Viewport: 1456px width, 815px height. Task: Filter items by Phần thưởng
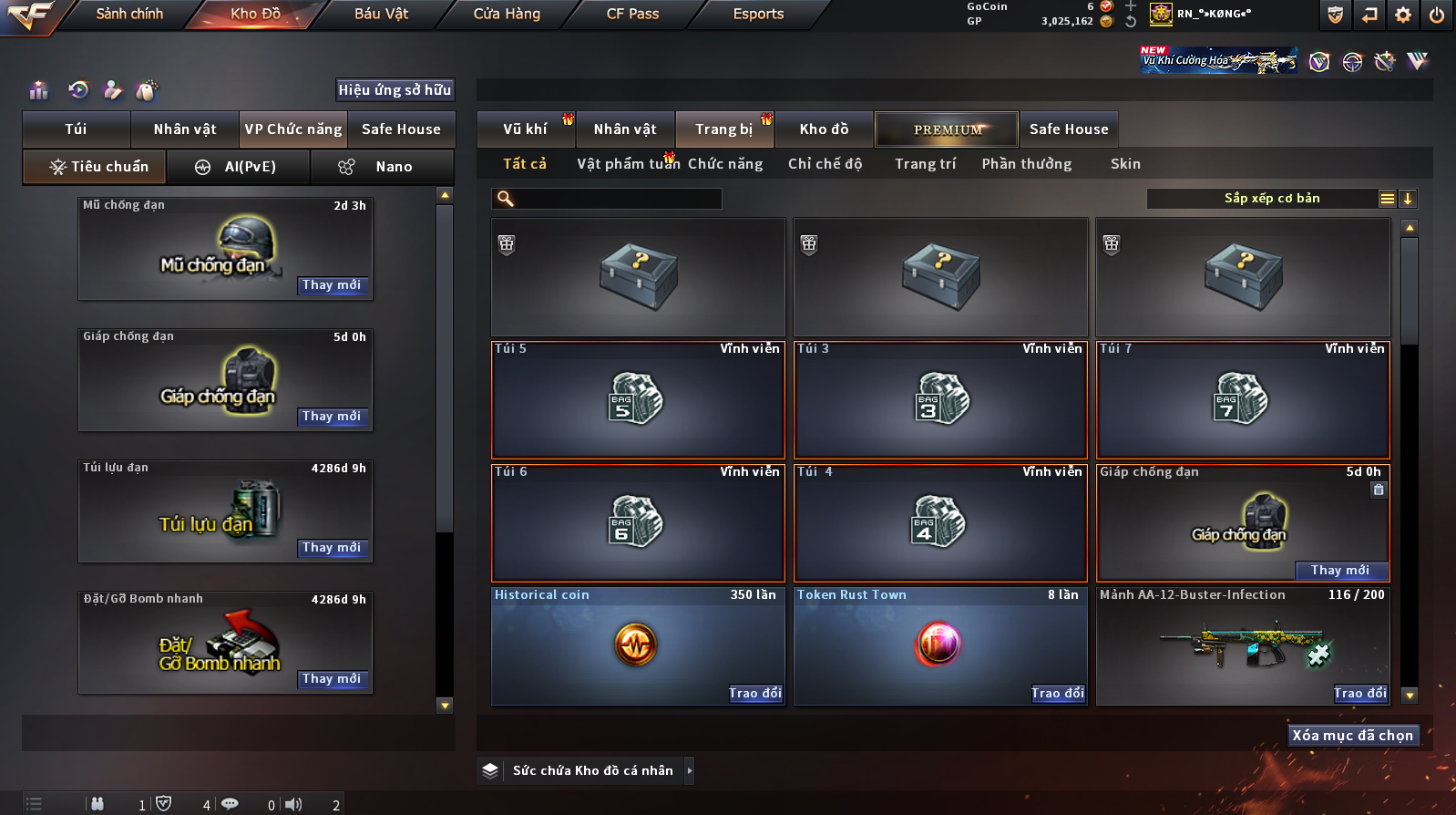tap(1026, 164)
